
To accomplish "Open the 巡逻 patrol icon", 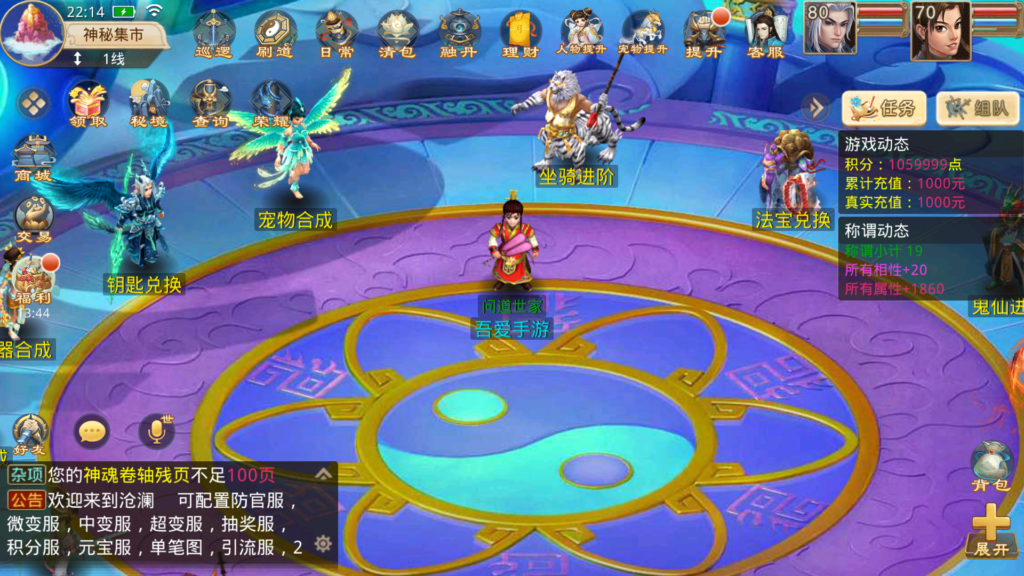I will pos(214,33).
